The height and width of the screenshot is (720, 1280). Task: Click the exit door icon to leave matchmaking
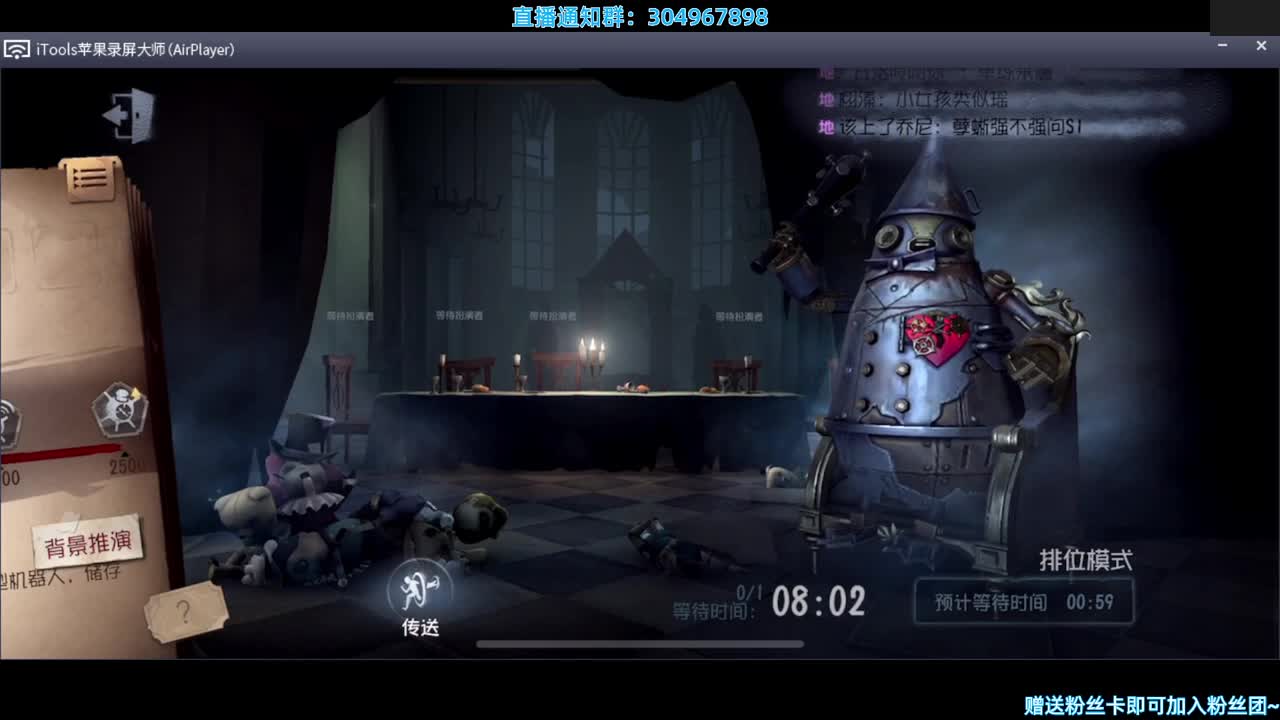tap(130, 113)
